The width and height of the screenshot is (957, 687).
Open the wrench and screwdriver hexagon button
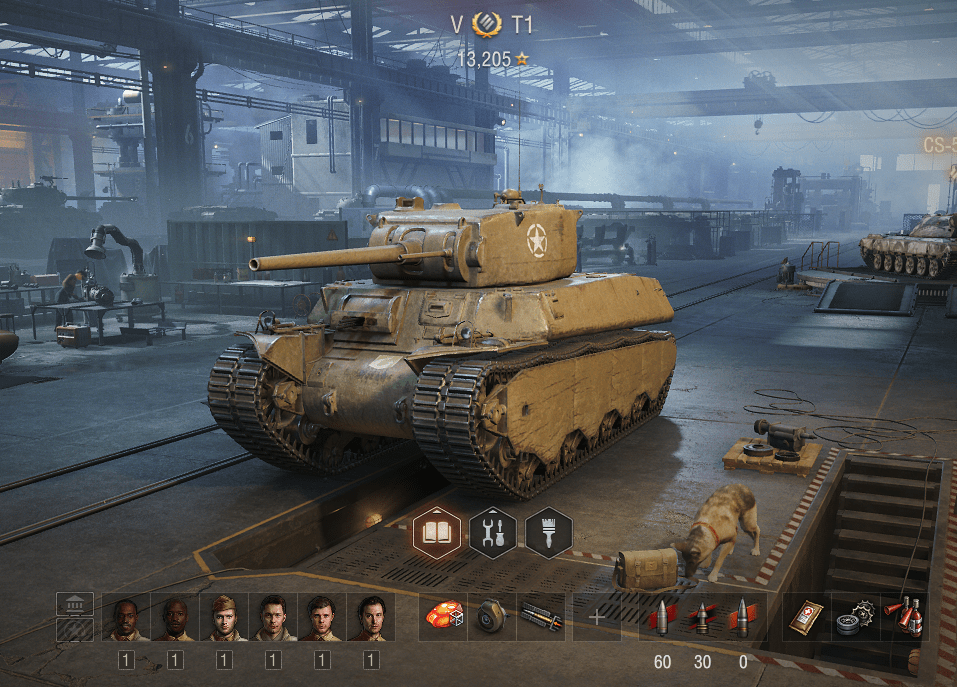(493, 532)
